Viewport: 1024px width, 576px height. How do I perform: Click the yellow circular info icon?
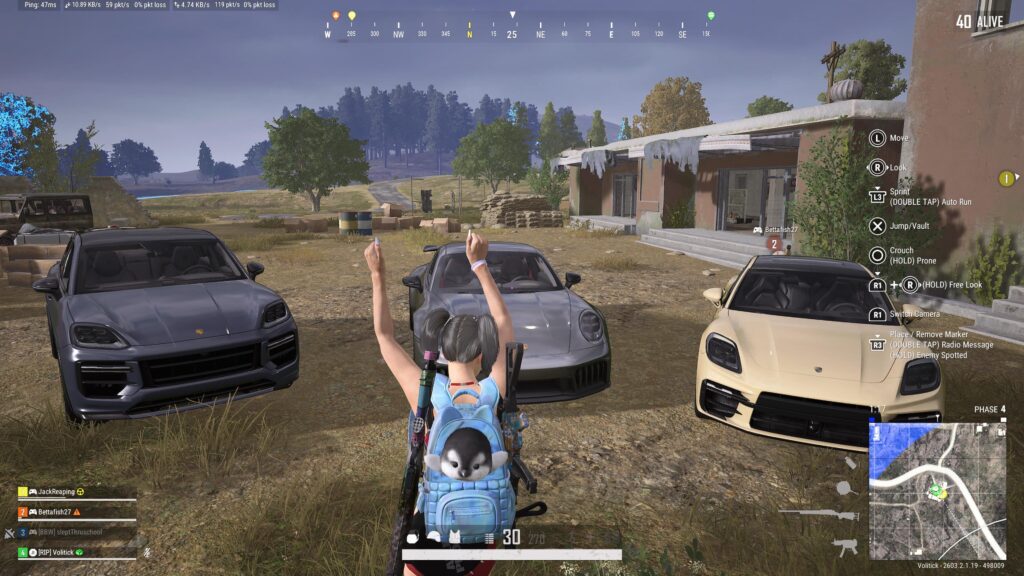click(1006, 179)
